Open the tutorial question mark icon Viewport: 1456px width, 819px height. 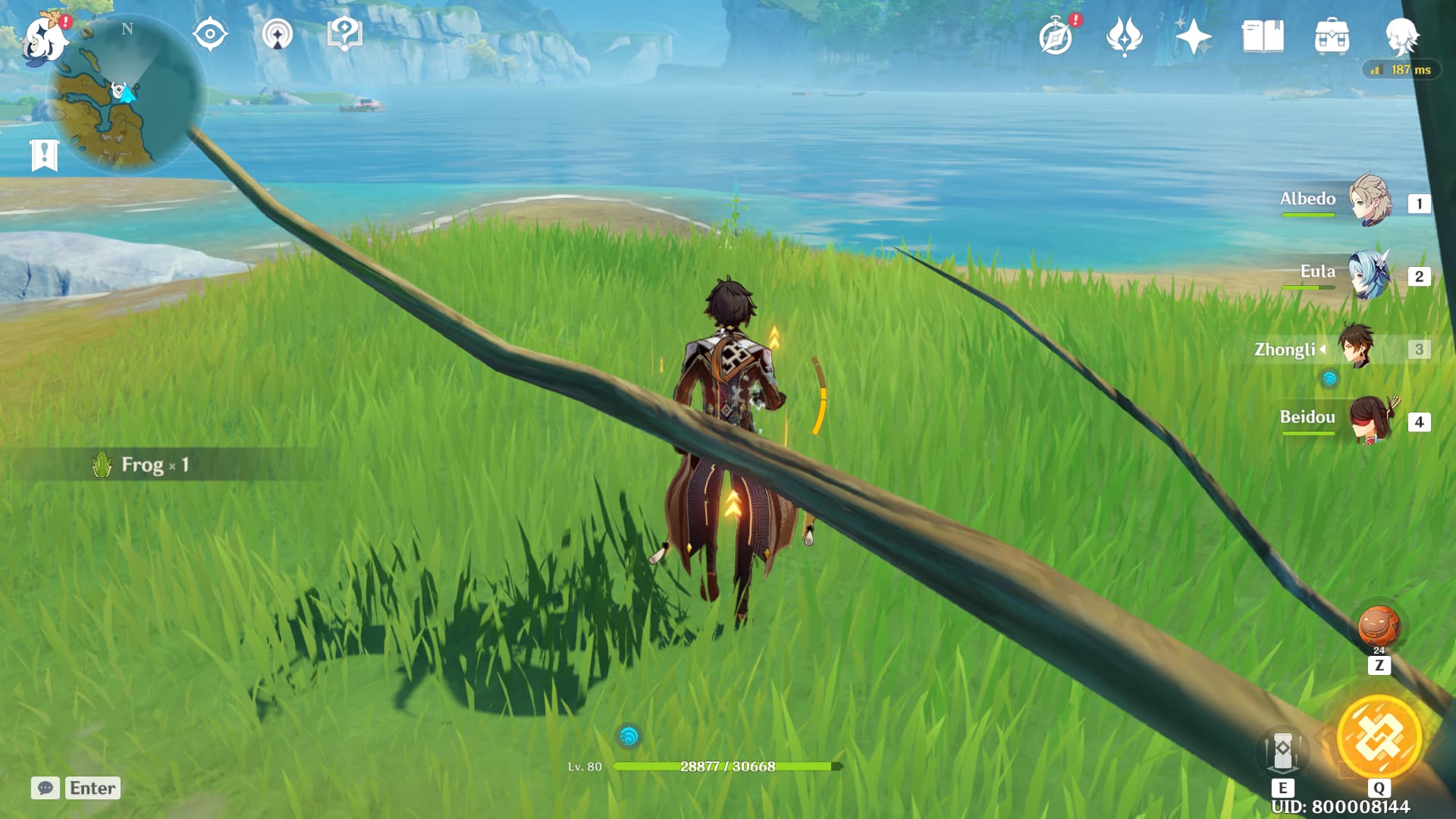[344, 34]
